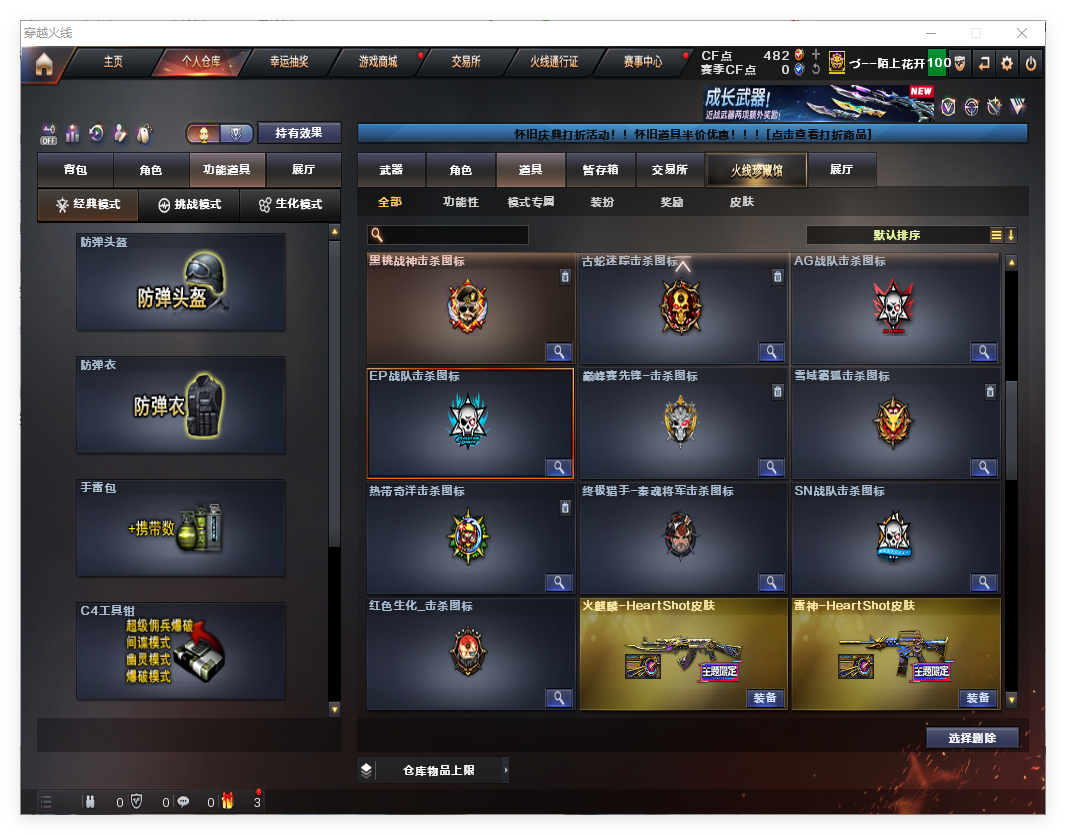Select 生化模式 bio mode tab
The height and width of the screenshot is (835, 1066).
point(290,204)
